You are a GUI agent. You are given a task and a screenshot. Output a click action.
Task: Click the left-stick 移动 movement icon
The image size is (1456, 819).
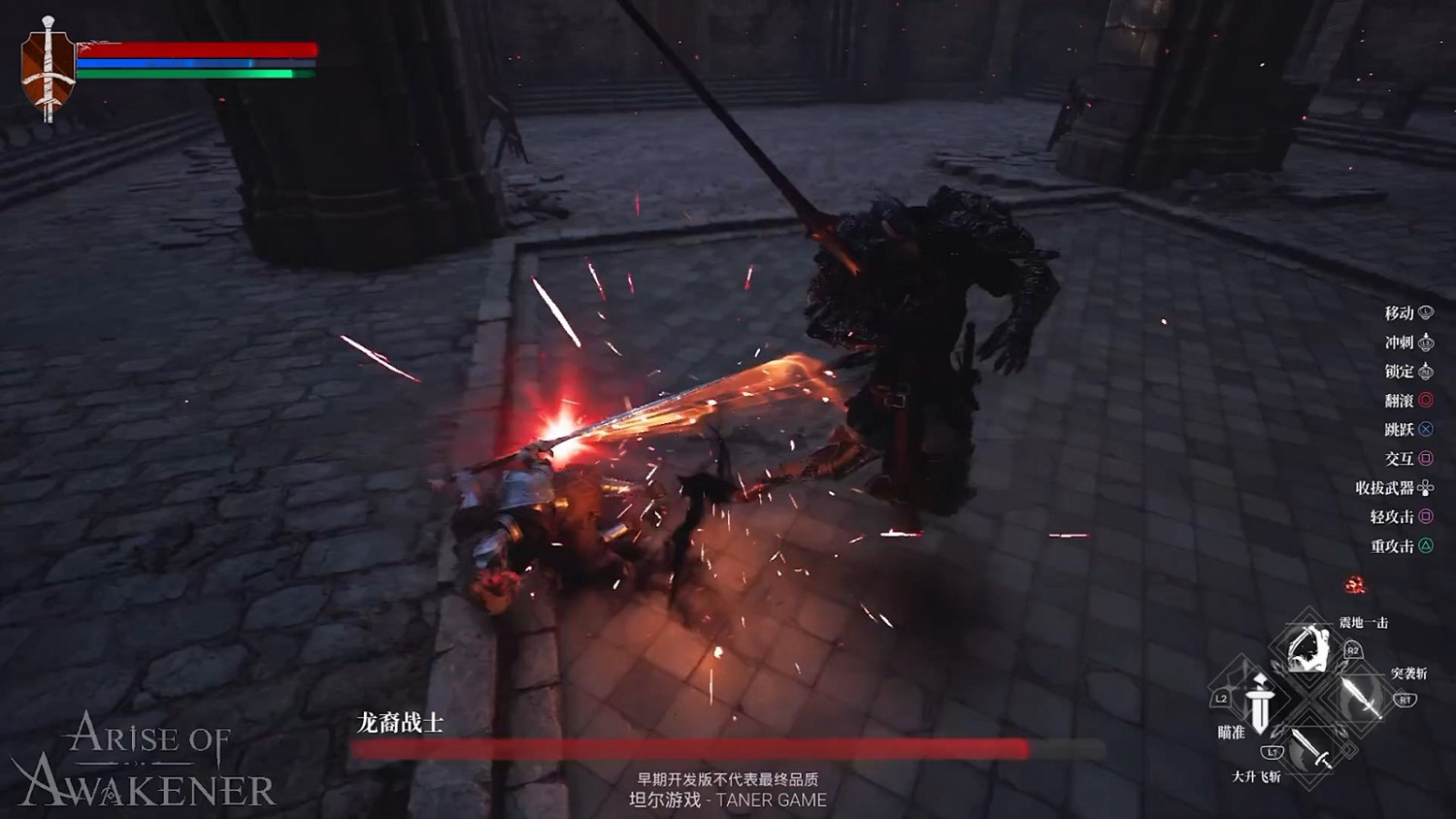[1423, 311]
